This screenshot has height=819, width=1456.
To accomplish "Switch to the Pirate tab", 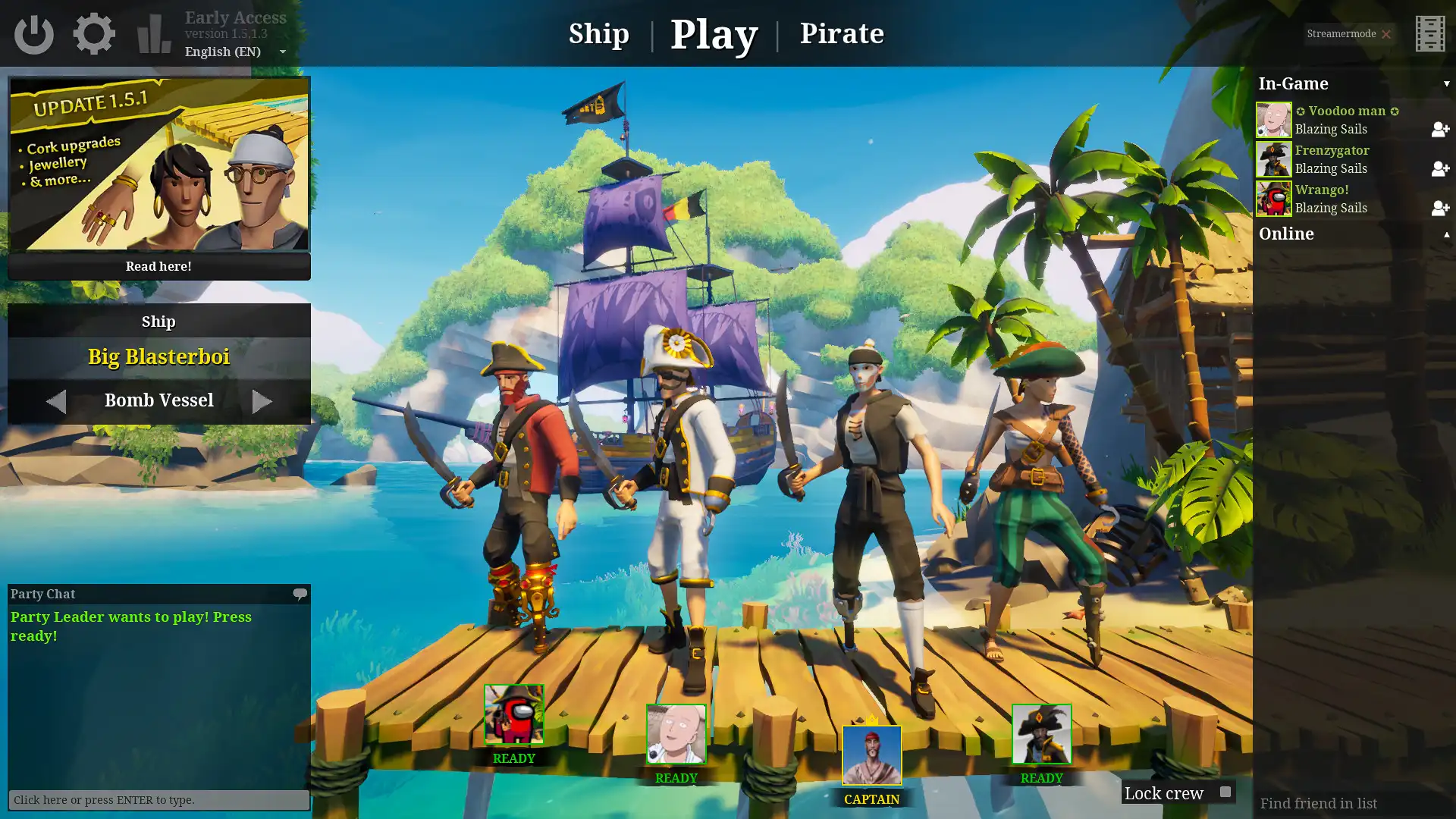I will (843, 33).
